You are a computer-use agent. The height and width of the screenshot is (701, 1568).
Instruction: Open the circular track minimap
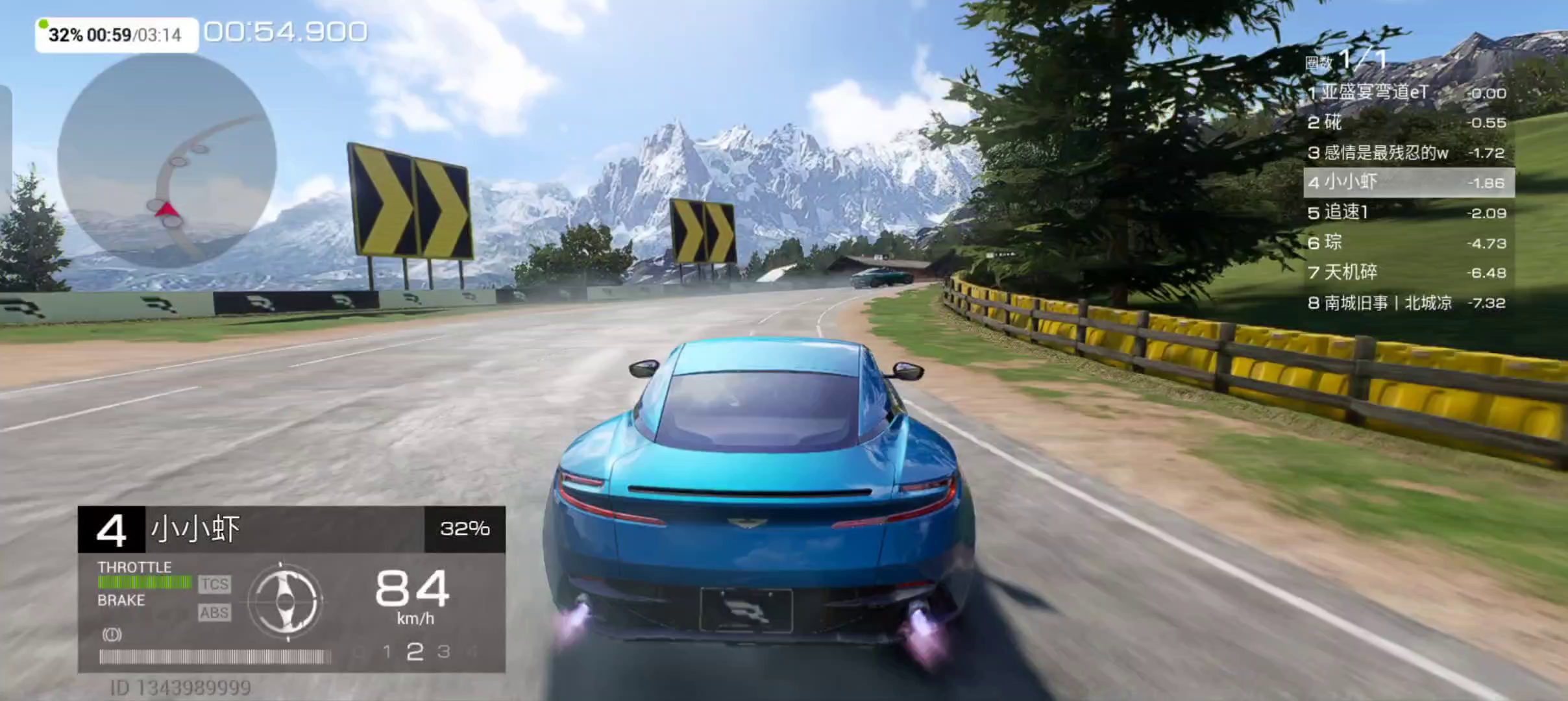coord(167,159)
